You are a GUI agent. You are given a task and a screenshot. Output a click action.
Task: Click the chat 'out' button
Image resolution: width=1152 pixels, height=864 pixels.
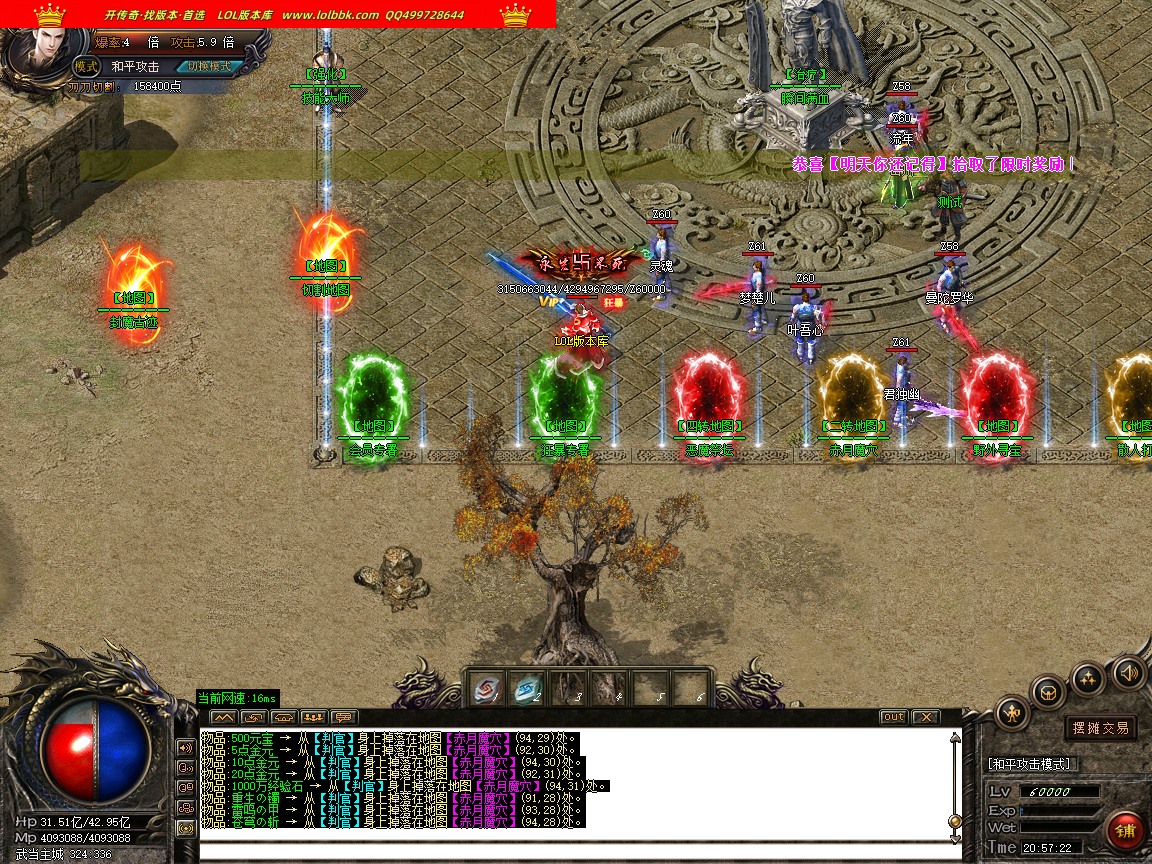(x=893, y=717)
